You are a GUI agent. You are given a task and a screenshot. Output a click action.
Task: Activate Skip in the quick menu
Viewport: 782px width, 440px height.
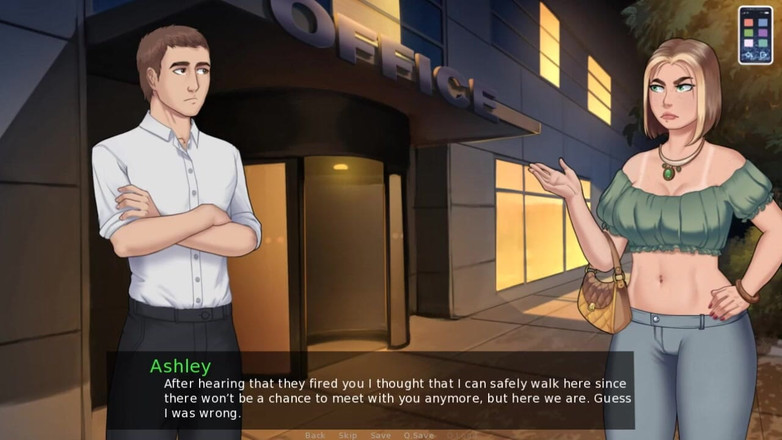347,435
